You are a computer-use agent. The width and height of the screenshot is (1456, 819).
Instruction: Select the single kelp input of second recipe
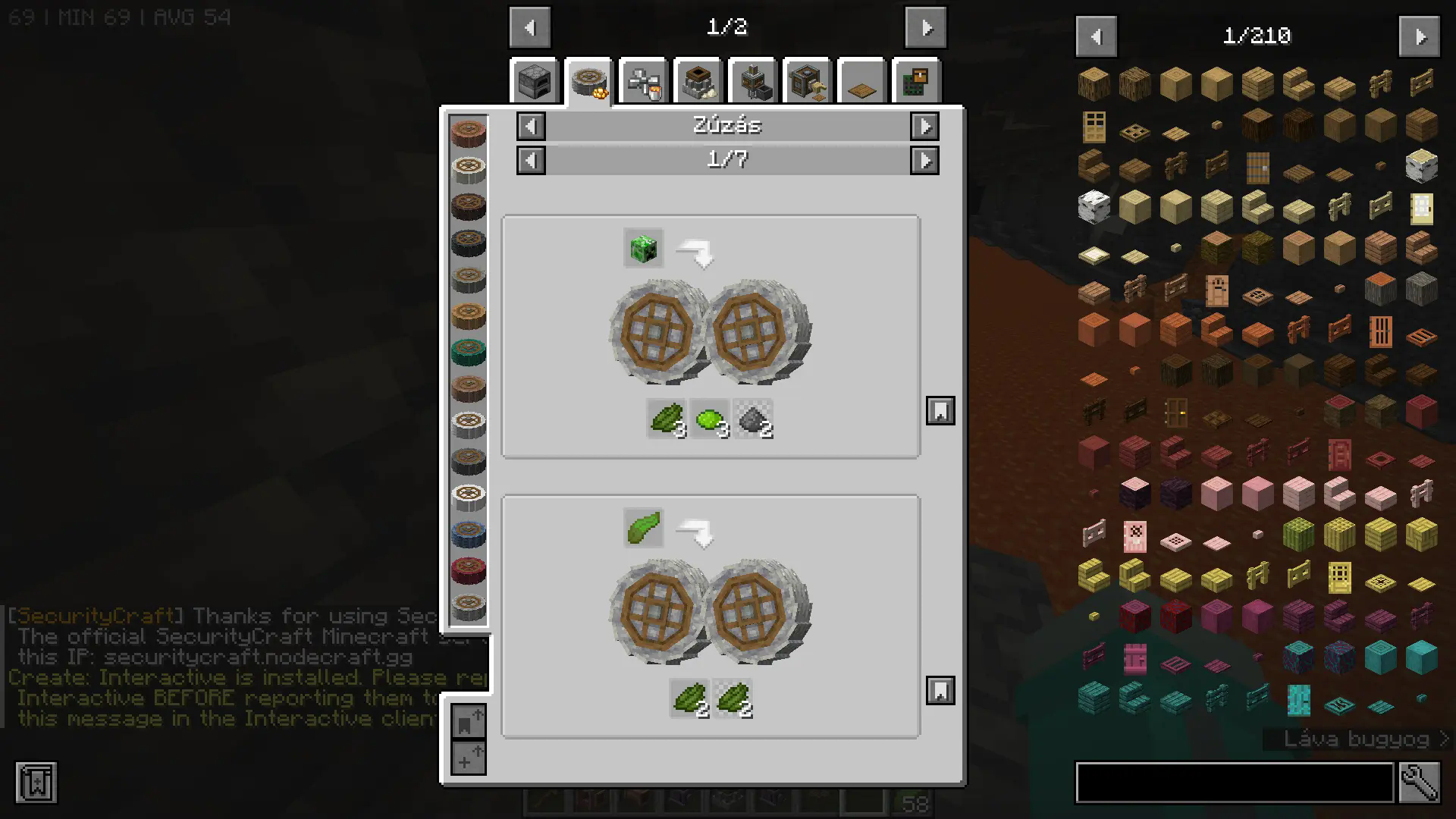click(x=644, y=528)
